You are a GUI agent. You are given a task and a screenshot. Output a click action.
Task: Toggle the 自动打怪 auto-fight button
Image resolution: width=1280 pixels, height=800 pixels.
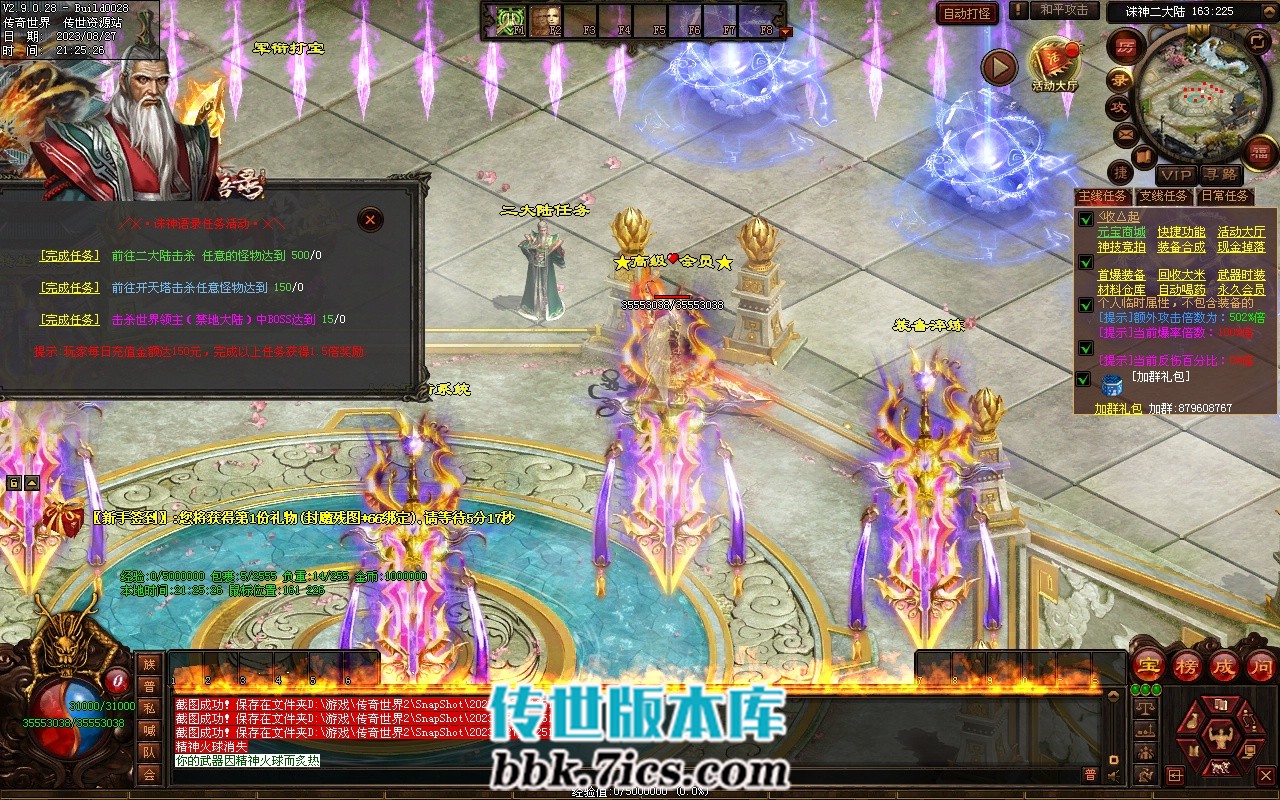point(967,13)
